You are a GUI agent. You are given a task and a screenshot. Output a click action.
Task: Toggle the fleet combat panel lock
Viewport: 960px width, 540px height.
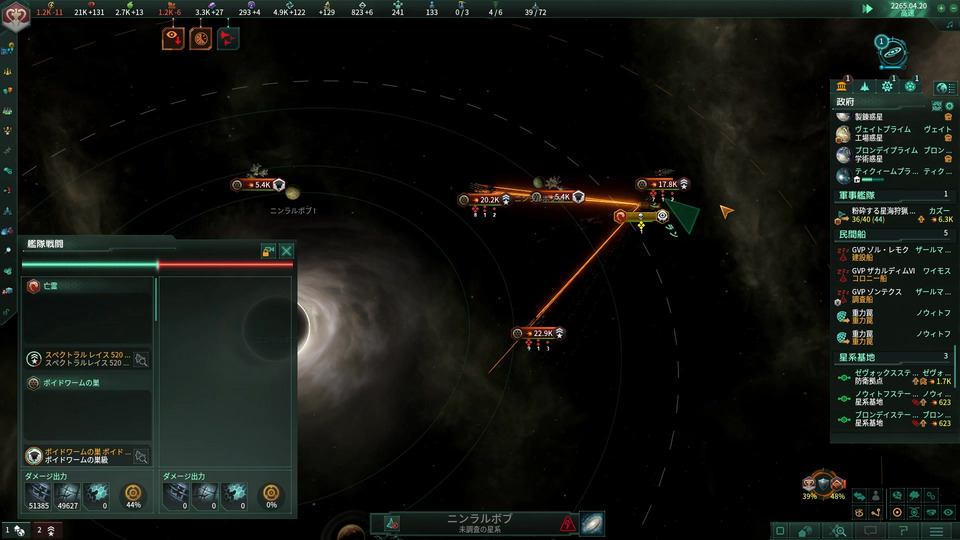(x=269, y=251)
